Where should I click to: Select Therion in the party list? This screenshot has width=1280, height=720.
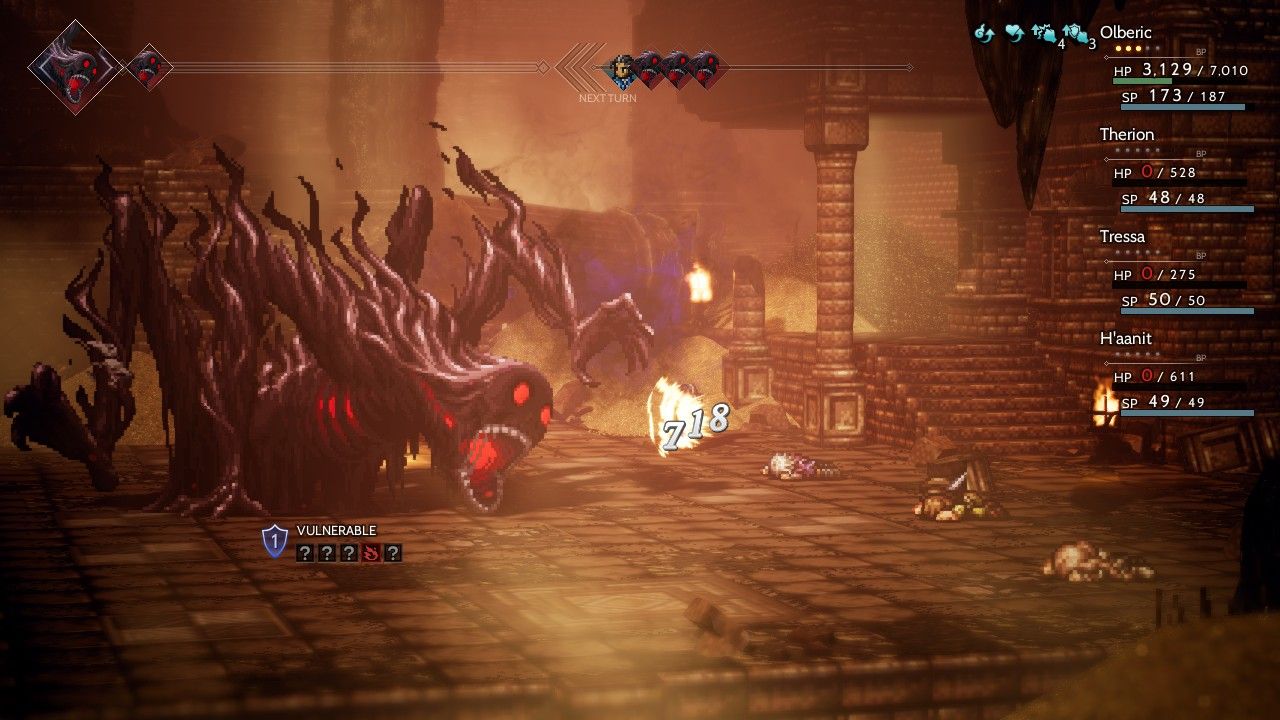coord(1127,135)
